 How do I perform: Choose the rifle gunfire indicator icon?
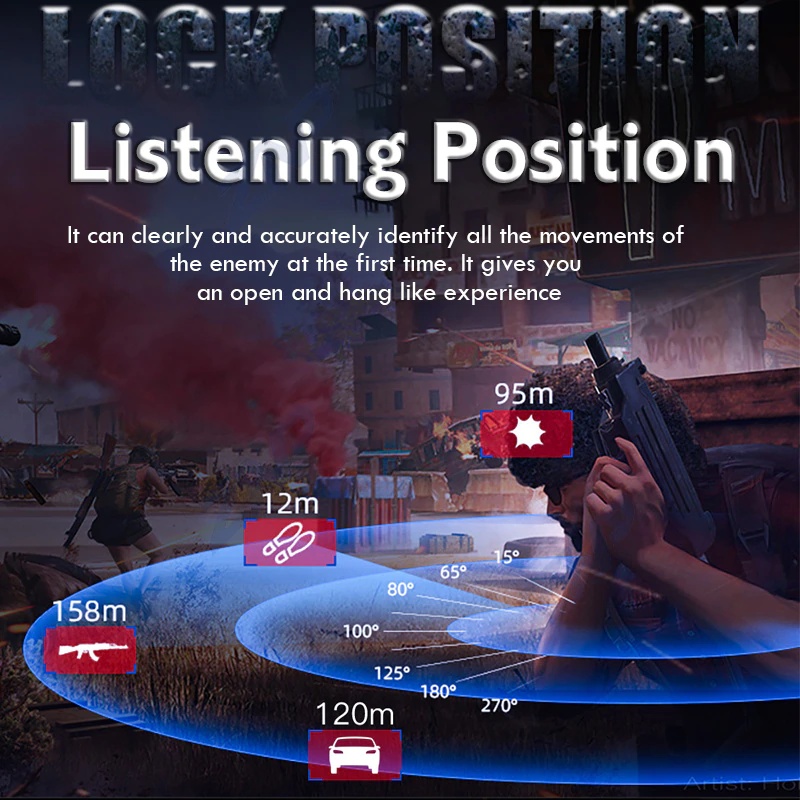[90, 651]
